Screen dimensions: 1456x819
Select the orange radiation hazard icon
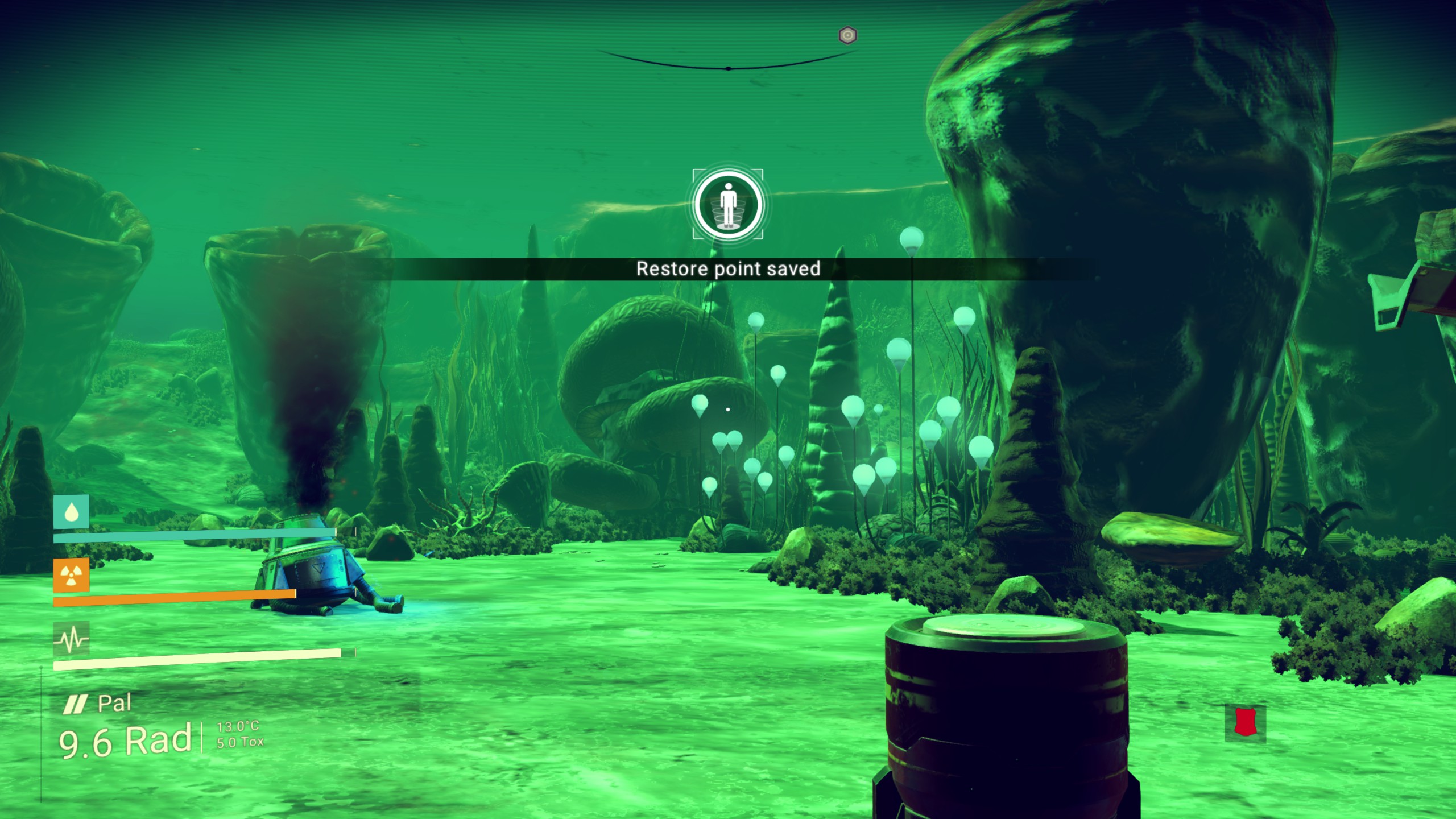click(71, 576)
